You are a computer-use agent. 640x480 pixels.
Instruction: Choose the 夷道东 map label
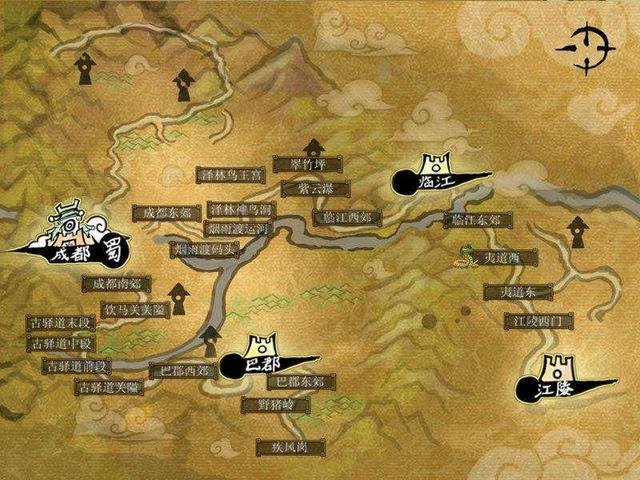tap(518, 292)
